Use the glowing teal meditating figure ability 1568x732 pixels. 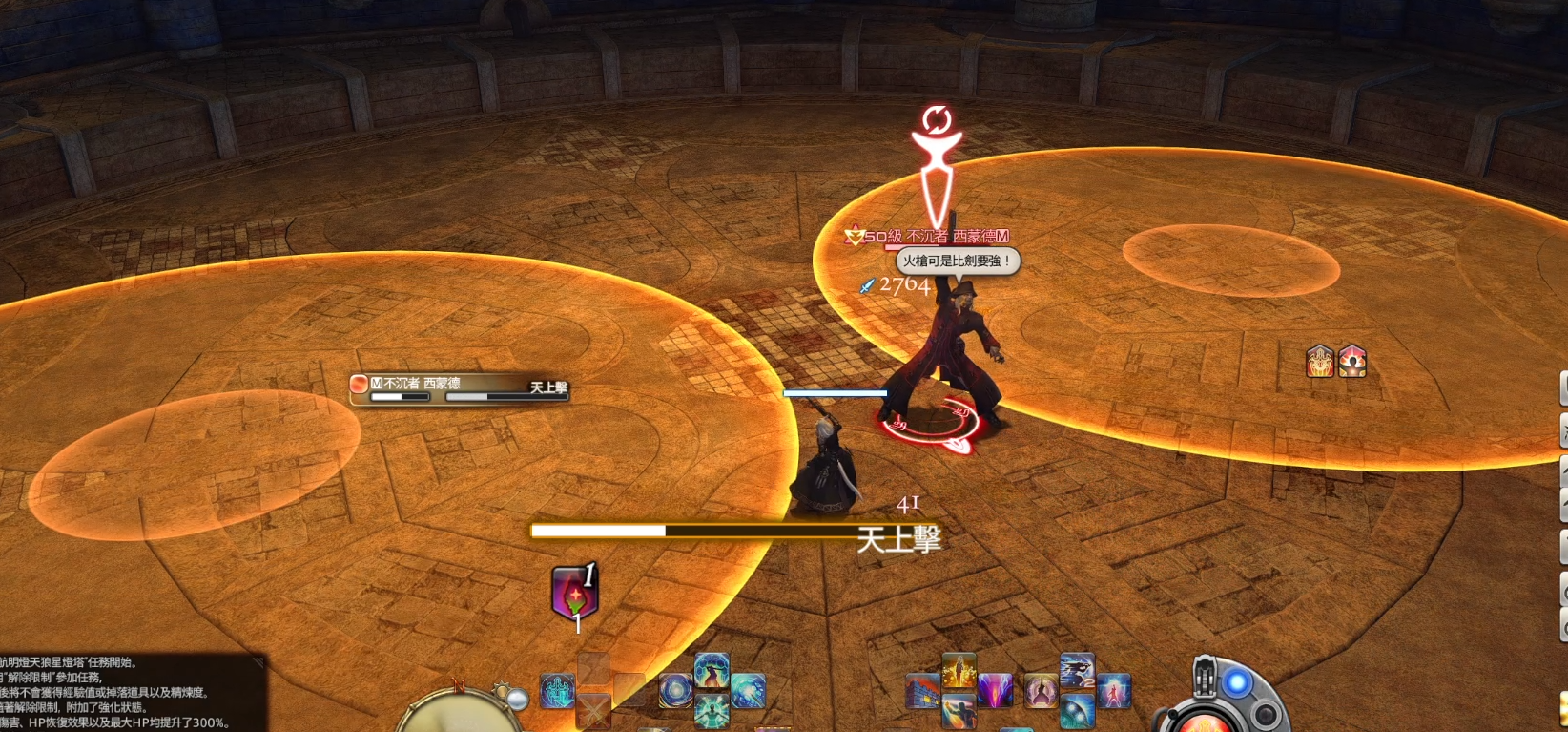pos(712,711)
